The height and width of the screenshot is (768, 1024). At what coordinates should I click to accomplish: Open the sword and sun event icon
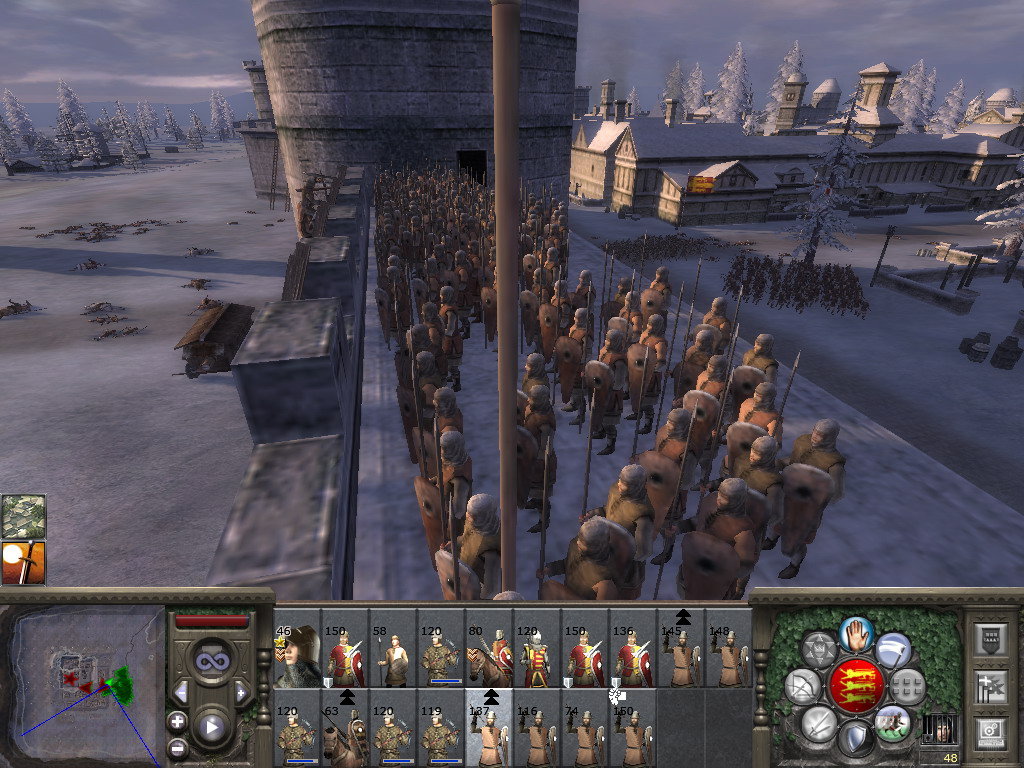(x=23, y=562)
